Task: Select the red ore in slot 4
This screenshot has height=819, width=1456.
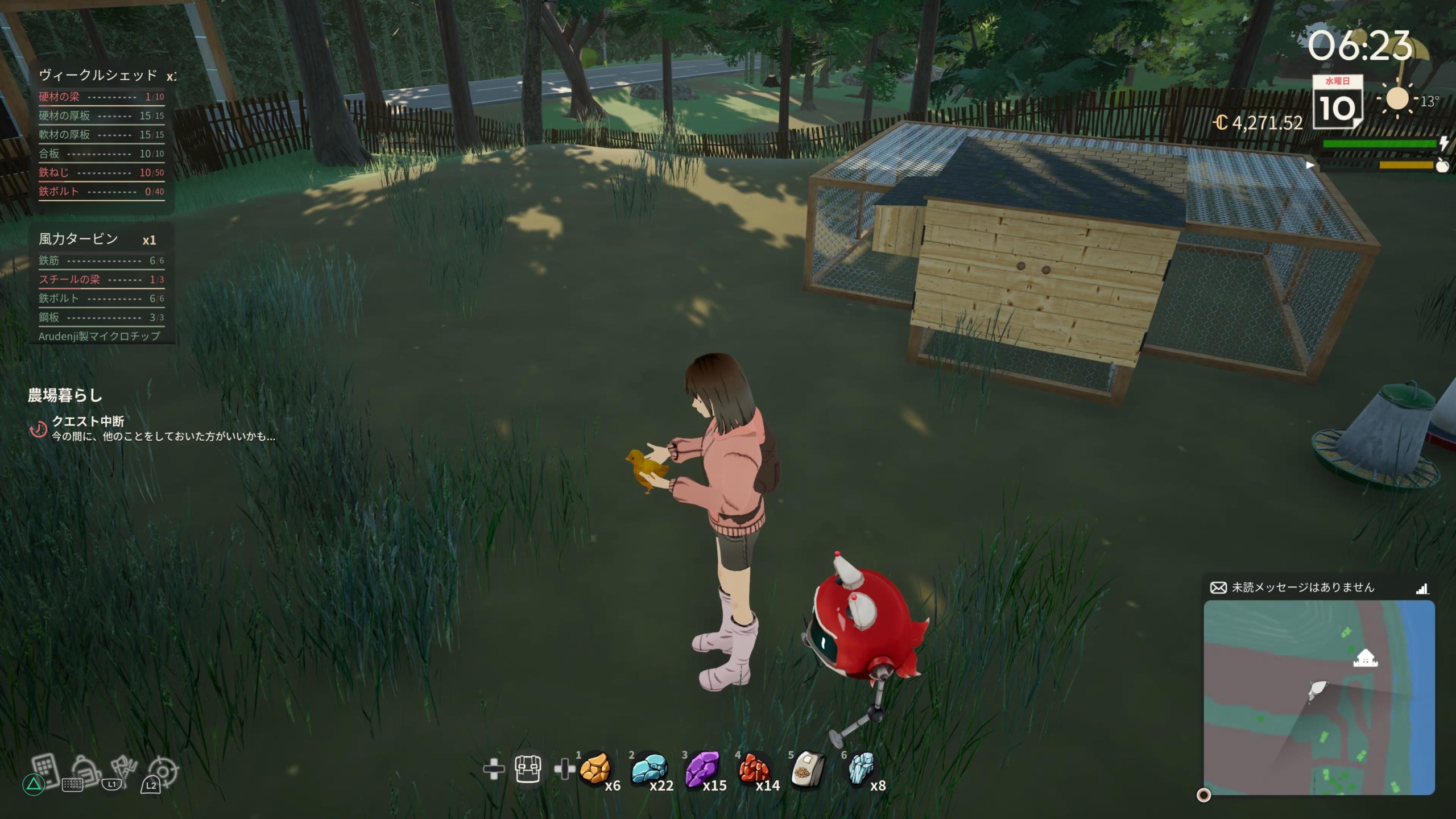Action: [x=754, y=769]
